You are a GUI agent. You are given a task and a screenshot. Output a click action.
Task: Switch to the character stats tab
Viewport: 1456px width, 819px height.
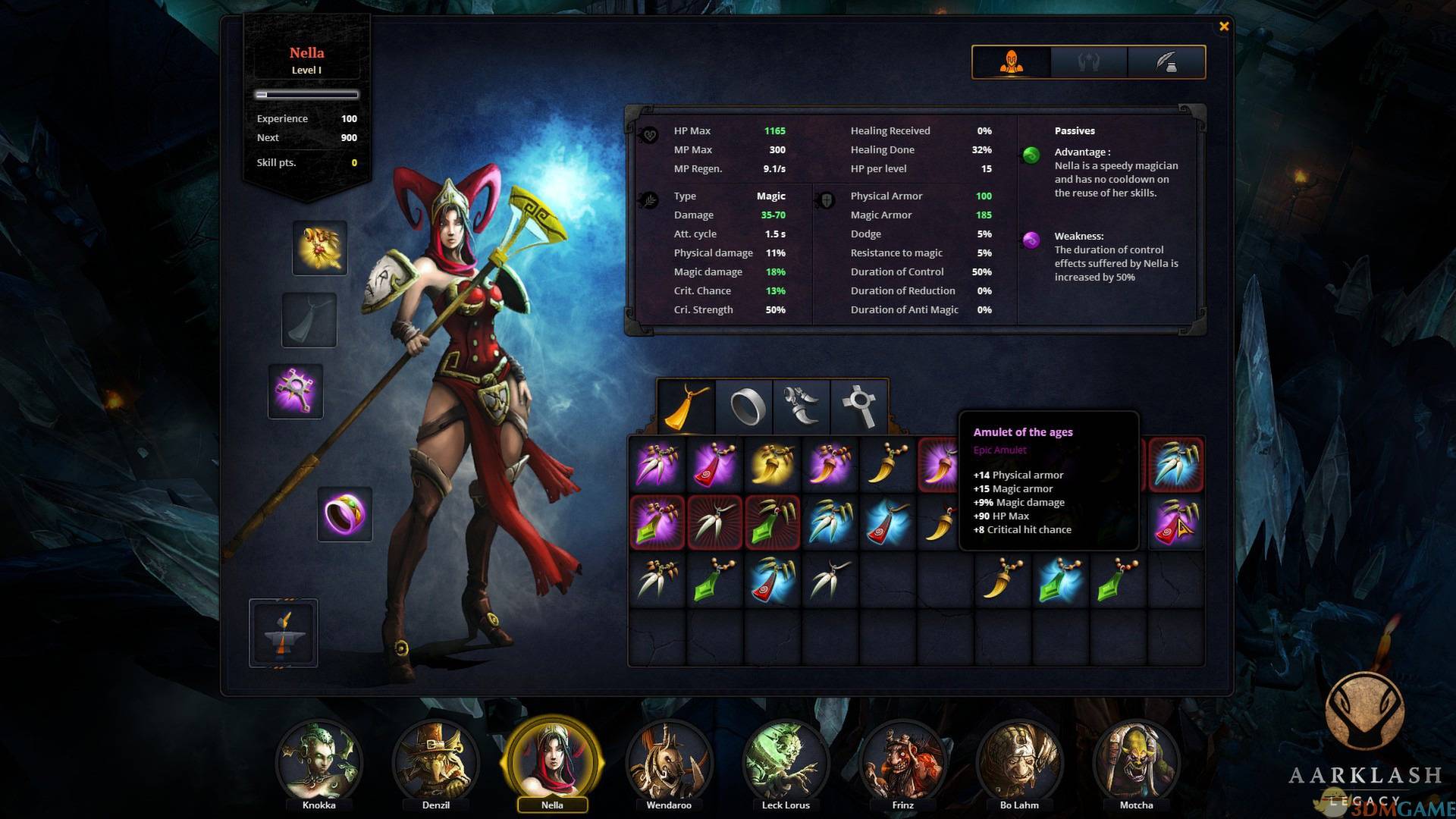point(1012,62)
